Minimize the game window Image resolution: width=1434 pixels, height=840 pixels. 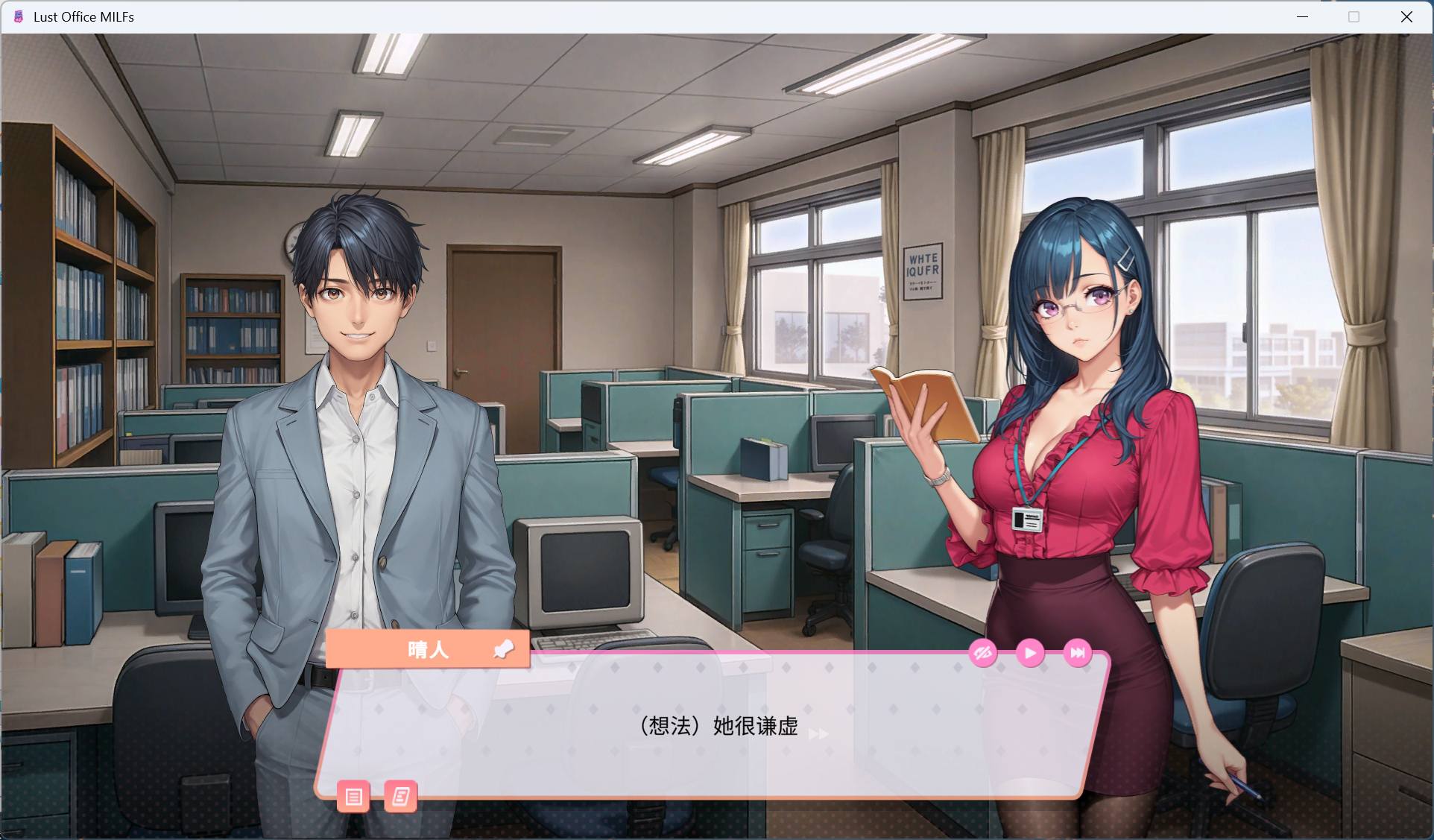click(1302, 16)
